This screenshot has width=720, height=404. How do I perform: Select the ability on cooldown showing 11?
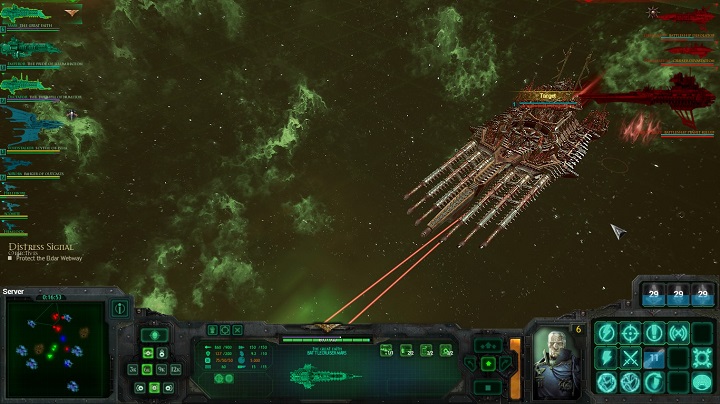coord(654,357)
